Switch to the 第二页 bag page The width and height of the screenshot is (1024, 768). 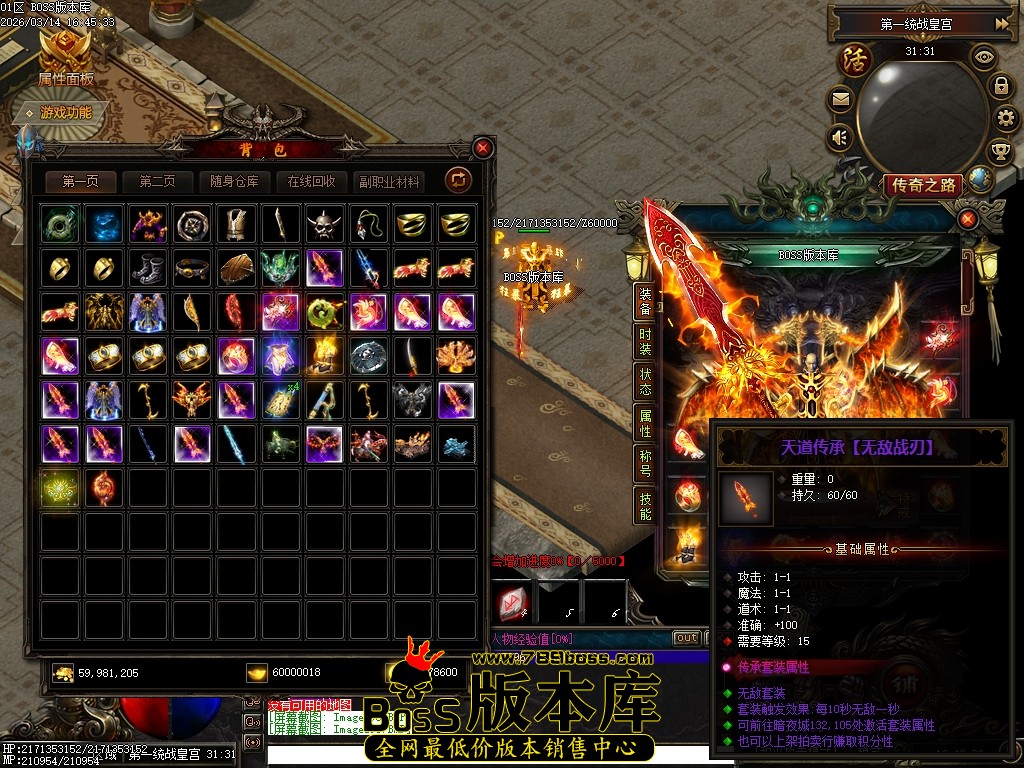tap(157, 182)
